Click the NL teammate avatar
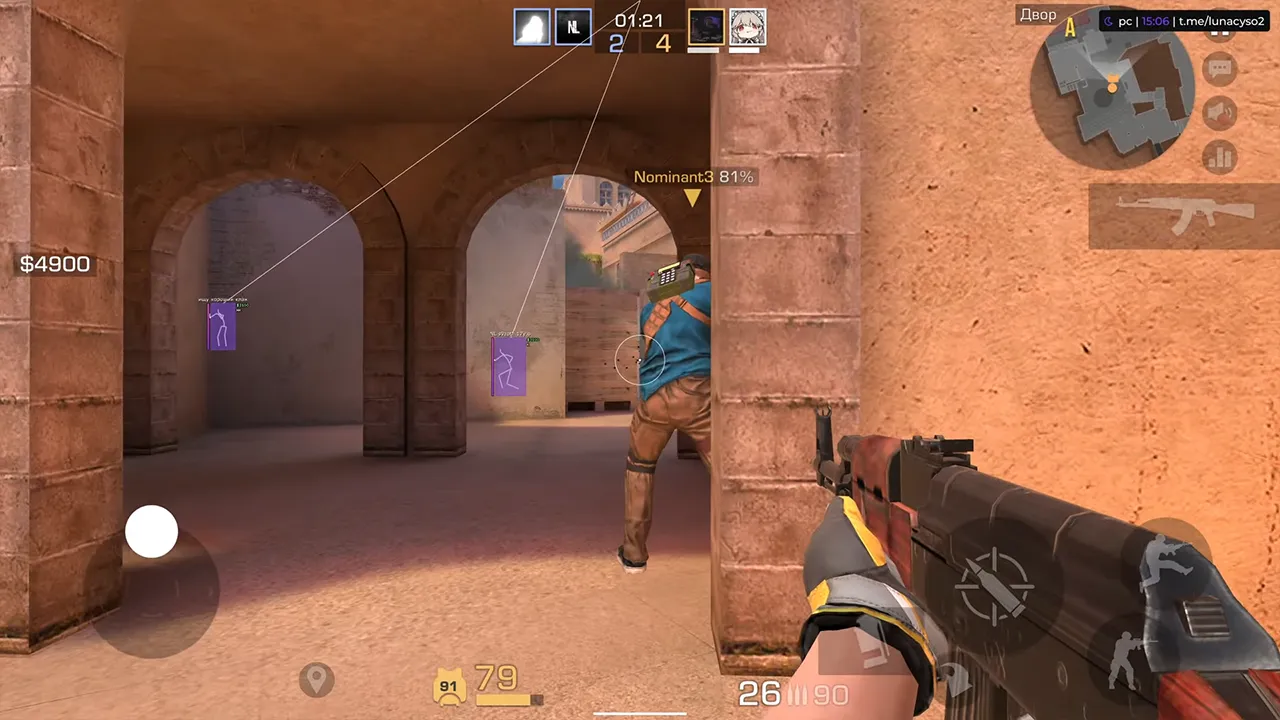The width and height of the screenshot is (1280, 720). click(x=572, y=27)
